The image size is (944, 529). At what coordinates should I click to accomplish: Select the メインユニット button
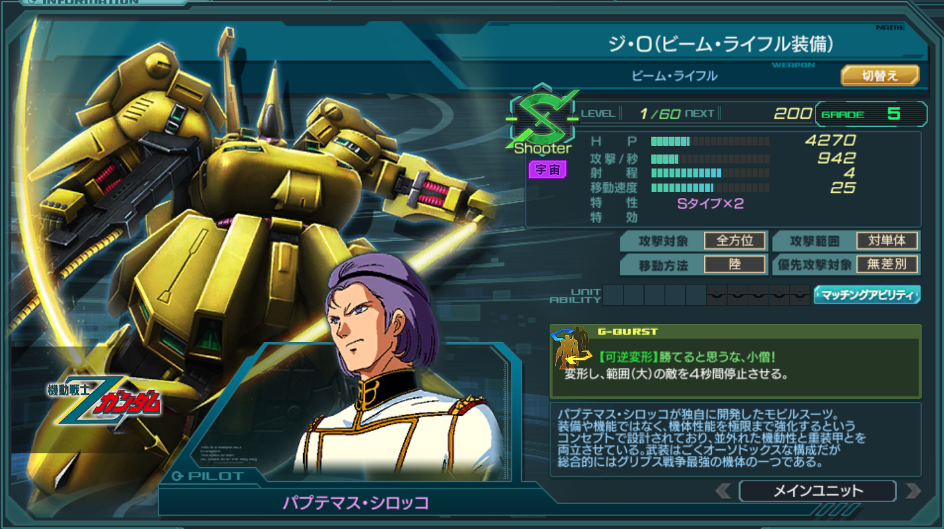click(817, 491)
